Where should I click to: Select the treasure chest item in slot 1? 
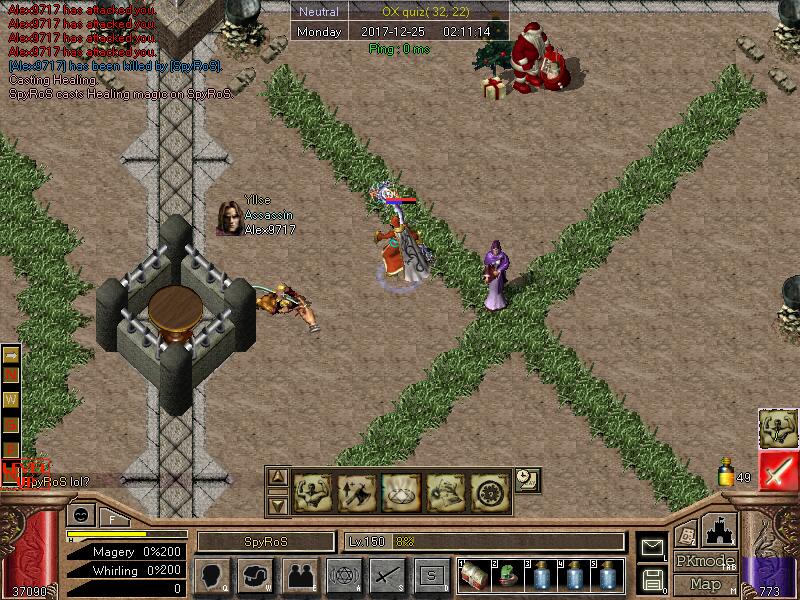tap(475, 577)
